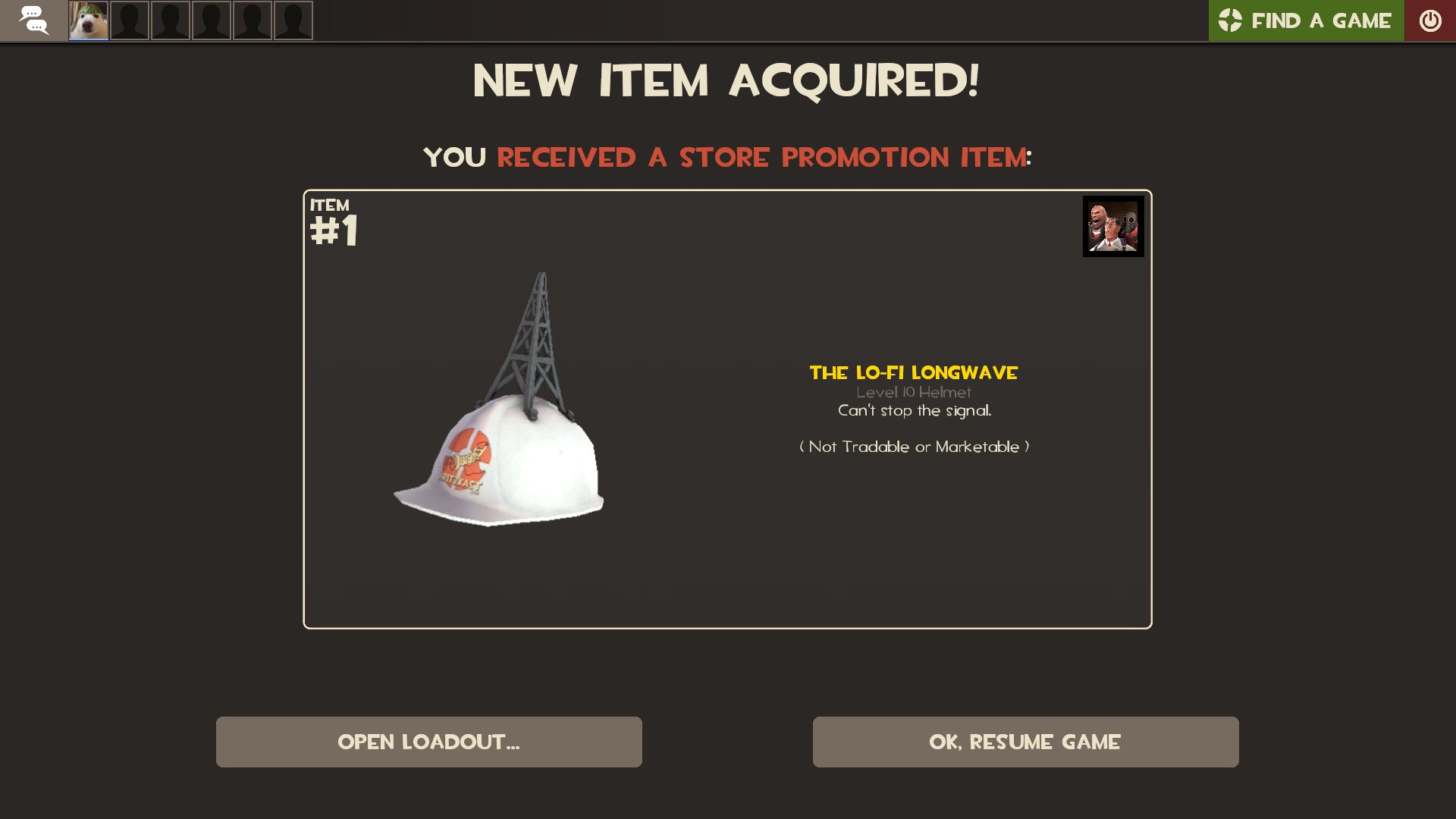Screen dimensions: 1456x819
Task: Click the Heavy and Medic class icon
Action: [1112, 226]
